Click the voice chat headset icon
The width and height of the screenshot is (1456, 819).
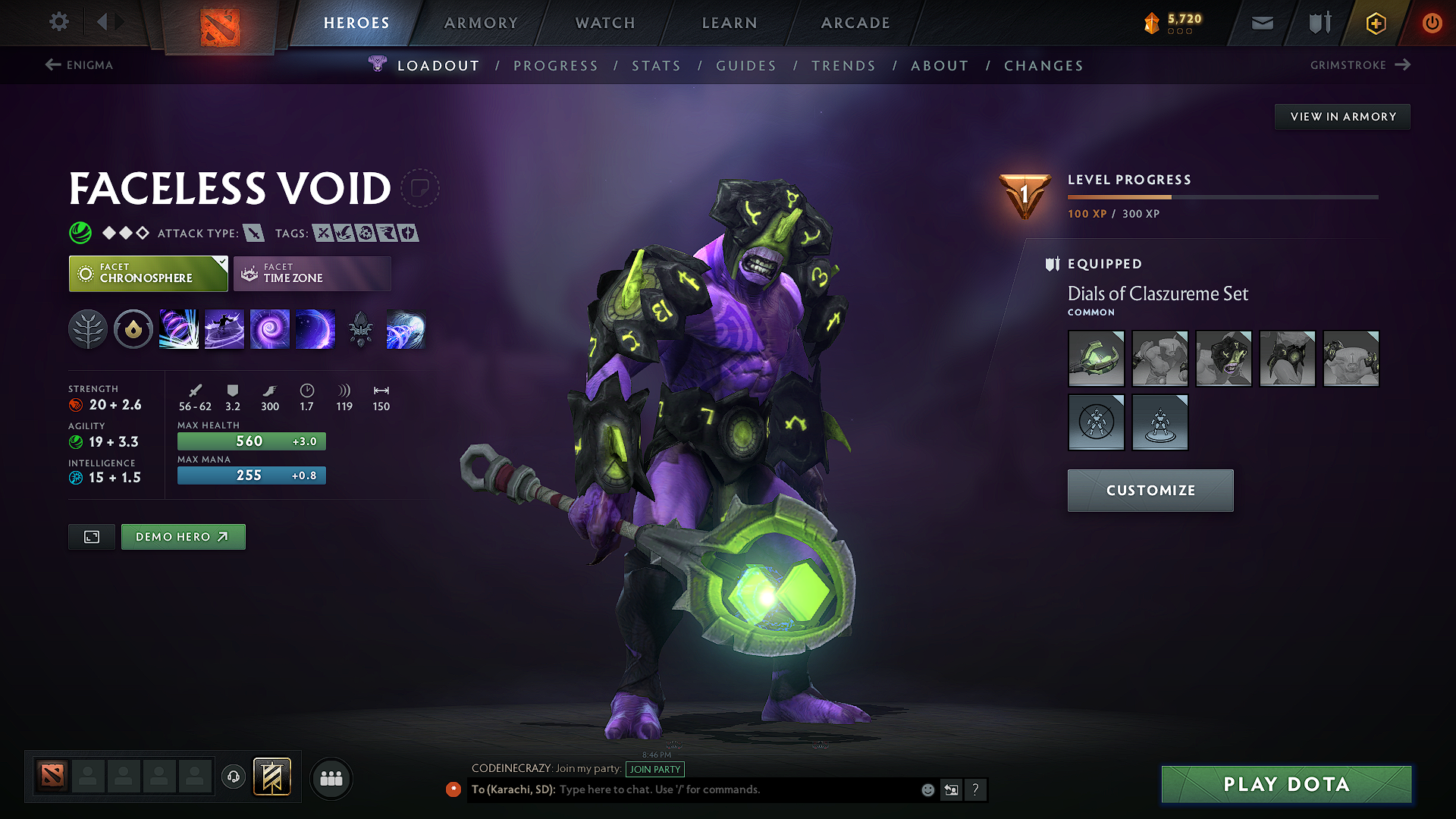[234, 778]
